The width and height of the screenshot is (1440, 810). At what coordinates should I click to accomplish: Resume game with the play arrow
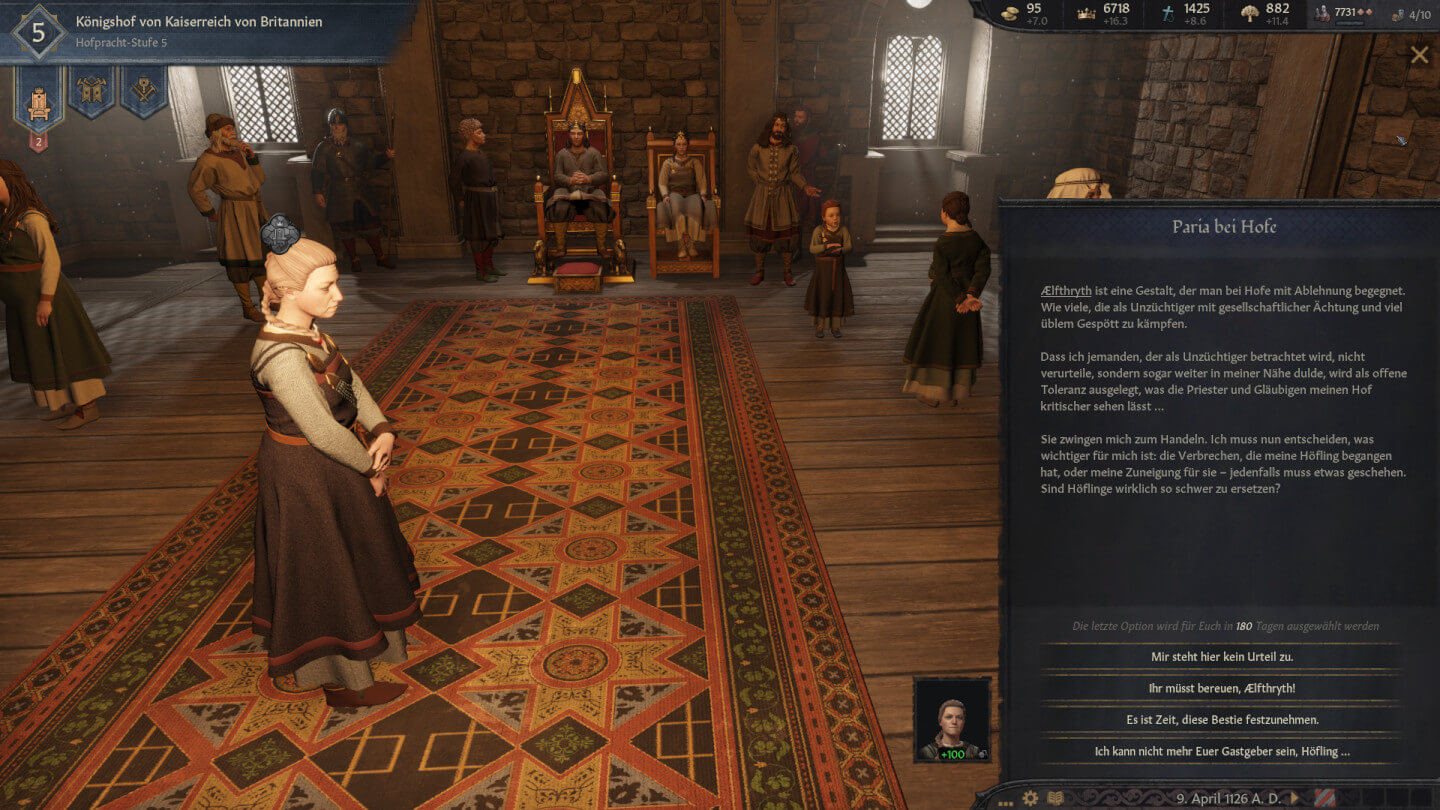tap(1296, 798)
